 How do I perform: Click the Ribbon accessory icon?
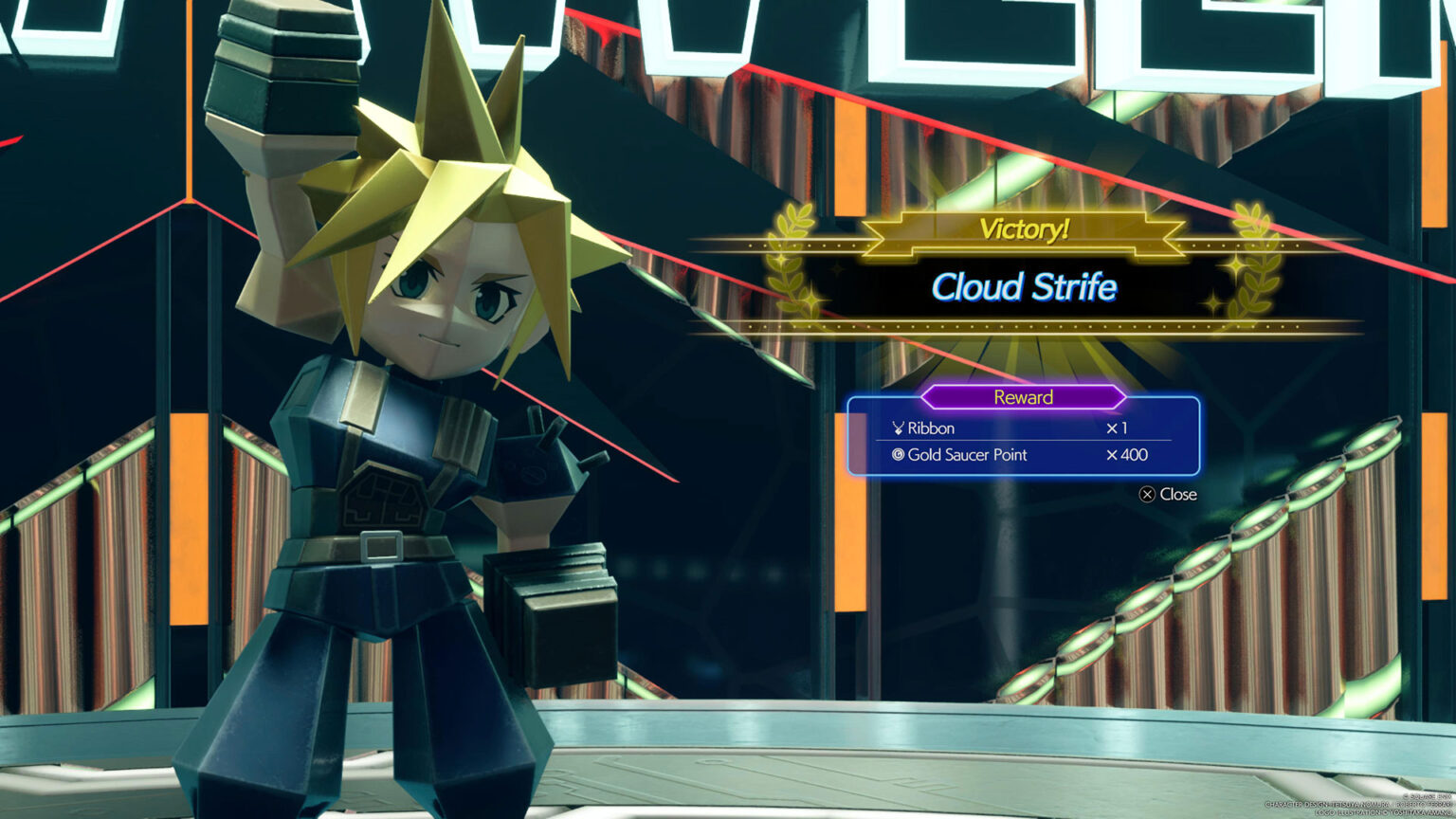click(x=898, y=428)
